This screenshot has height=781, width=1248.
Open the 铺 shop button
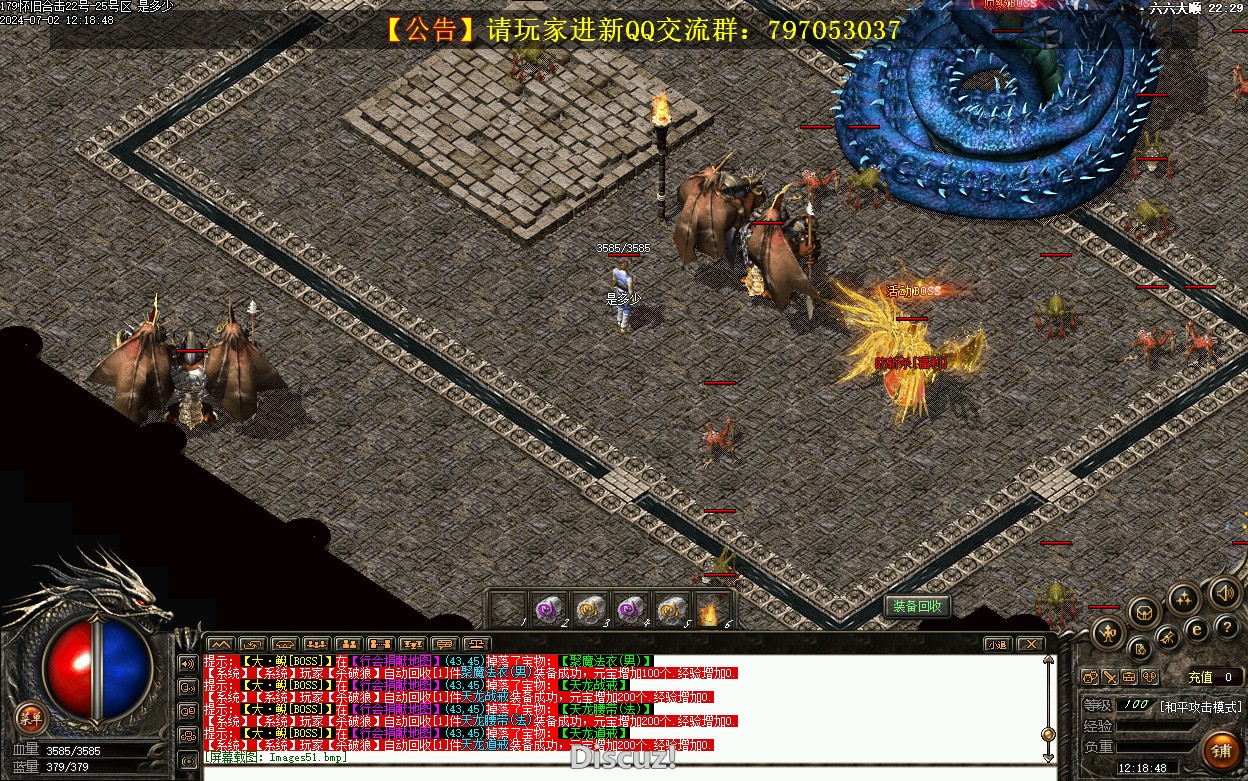[1220, 749]
